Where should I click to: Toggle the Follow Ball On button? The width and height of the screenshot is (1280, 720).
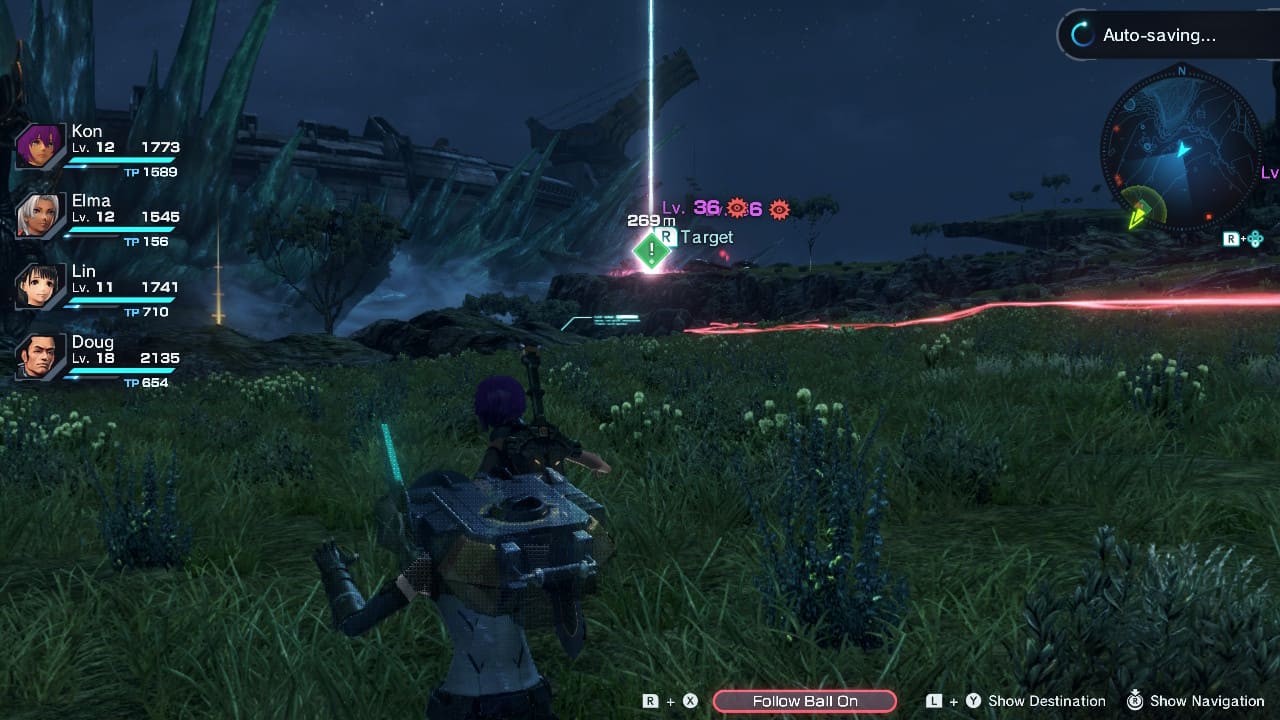805,701
